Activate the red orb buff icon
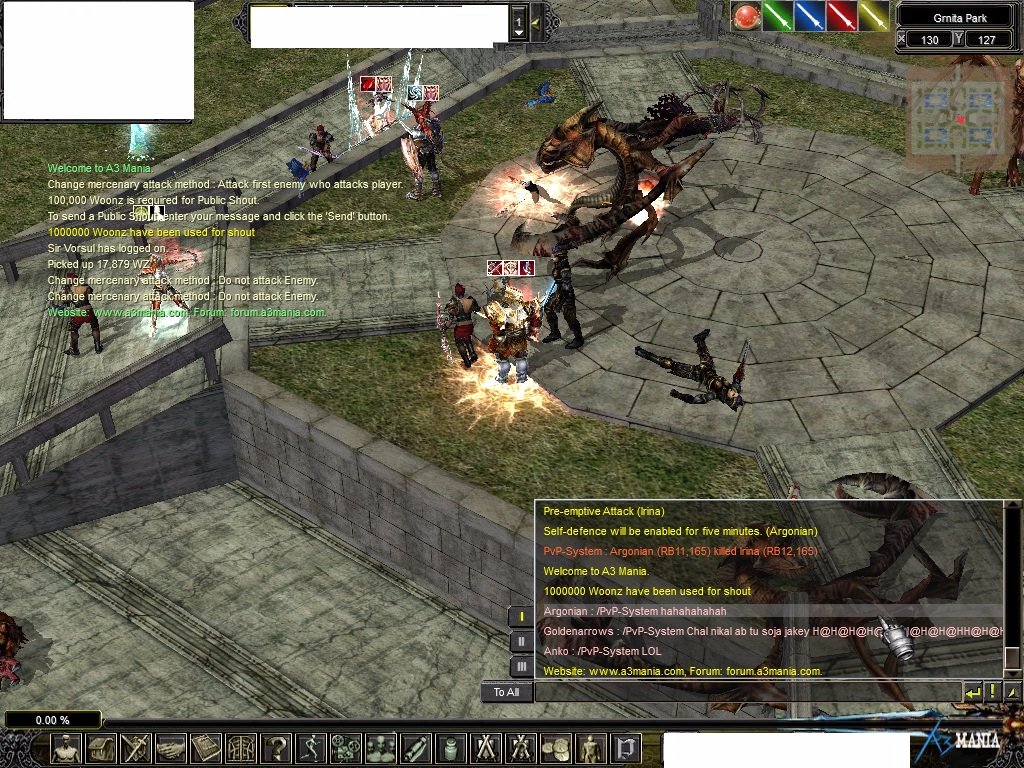This screenshot has width=1024, height=768. pos(745,16)
